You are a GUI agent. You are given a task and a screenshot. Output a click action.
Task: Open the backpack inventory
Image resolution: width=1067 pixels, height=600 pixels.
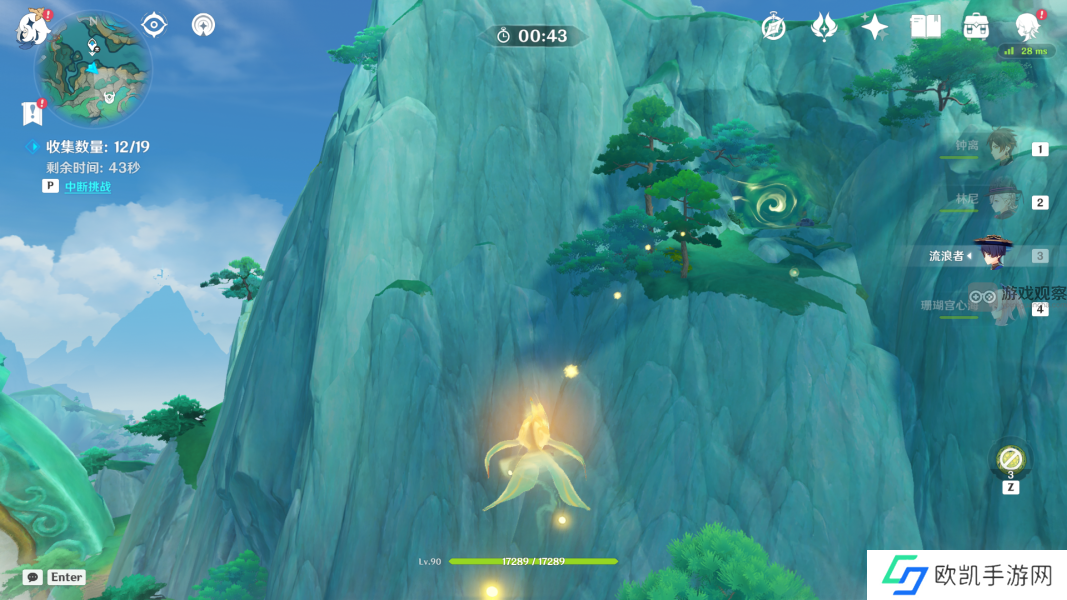pos(977,27)
